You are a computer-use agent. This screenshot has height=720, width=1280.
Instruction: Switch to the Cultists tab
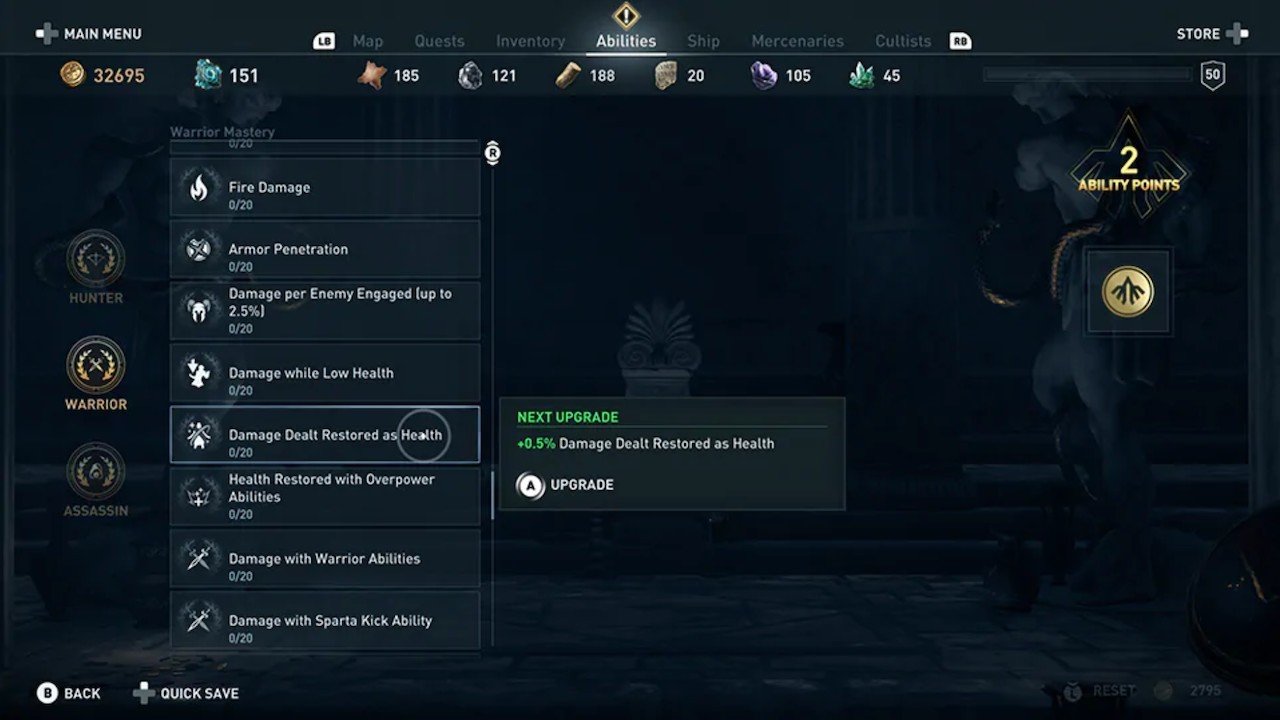point(903,41)
